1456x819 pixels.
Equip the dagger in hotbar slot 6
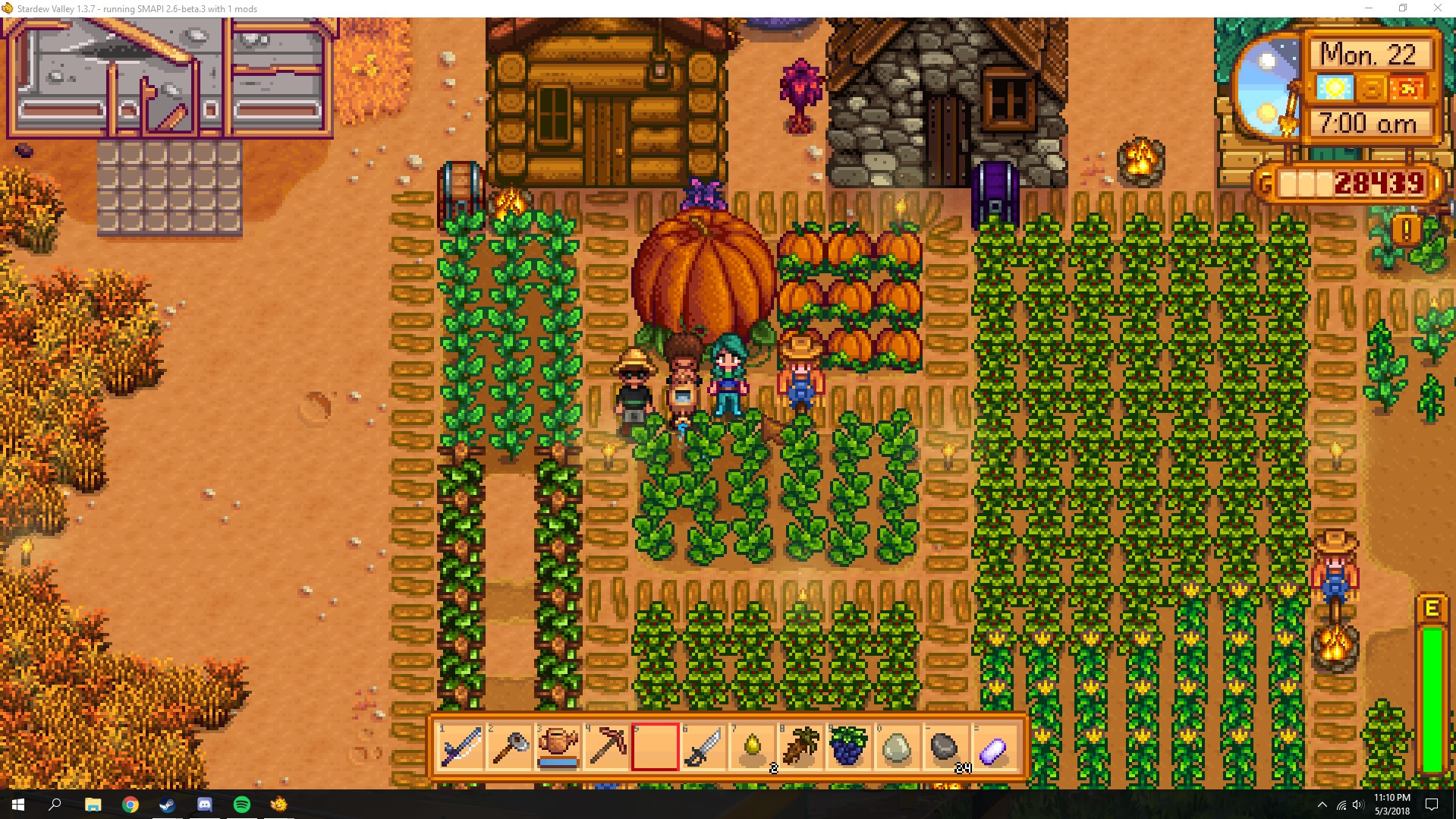(x=703, y=748)
